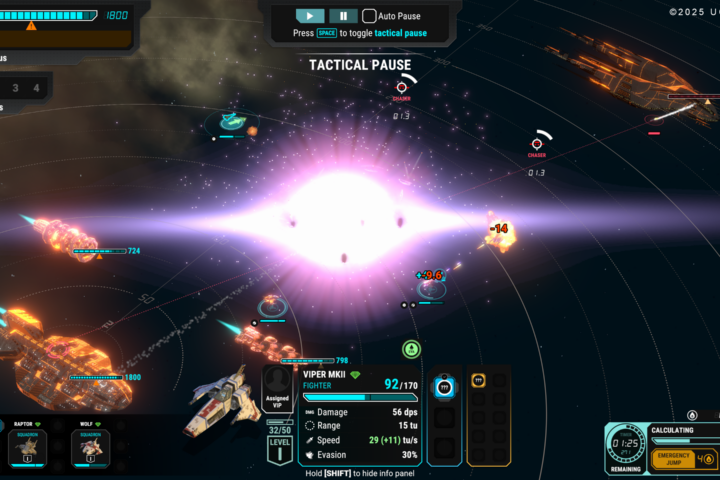Target the upper Chaser enemy marker
This screenshot has height=480, width=720.
[401, 88]
